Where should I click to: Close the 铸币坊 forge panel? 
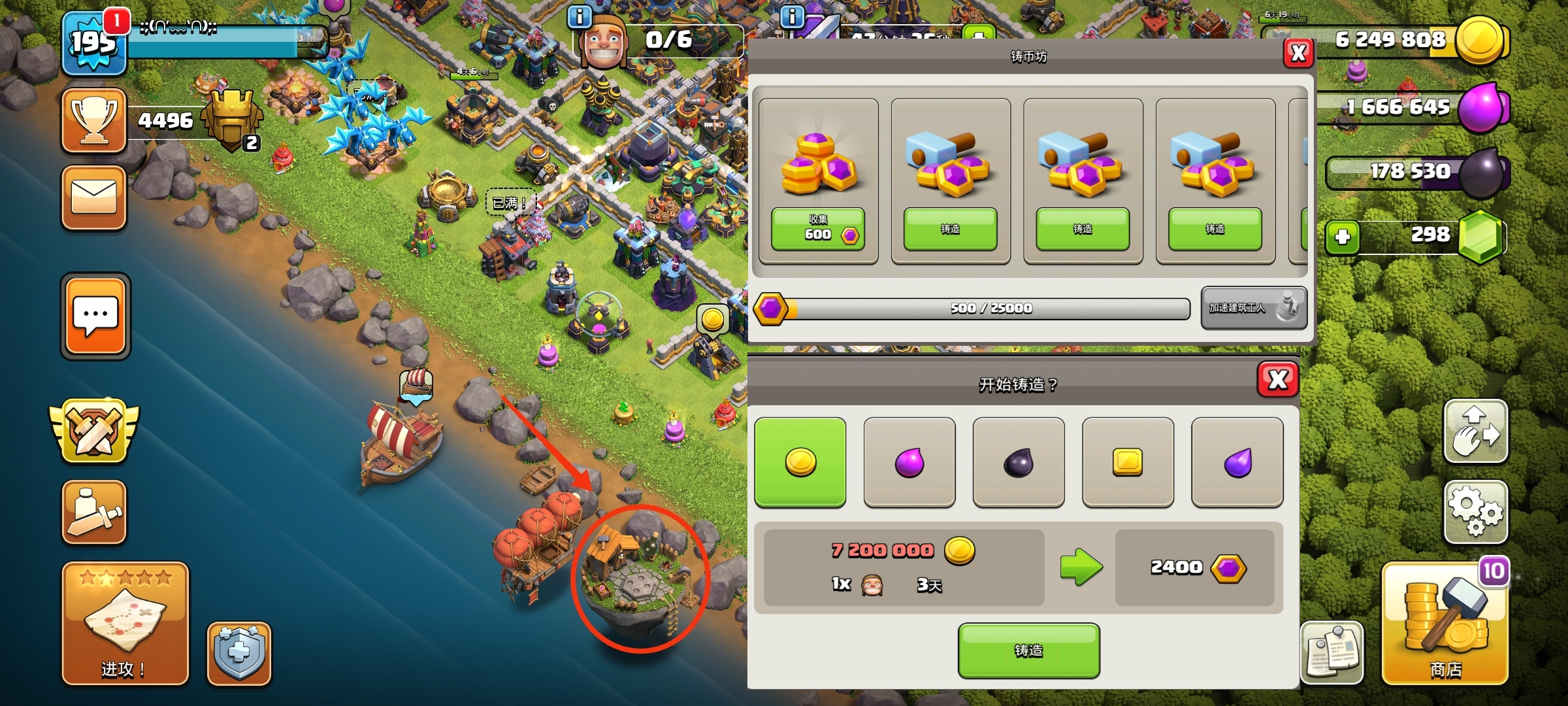click(1298, 53)
